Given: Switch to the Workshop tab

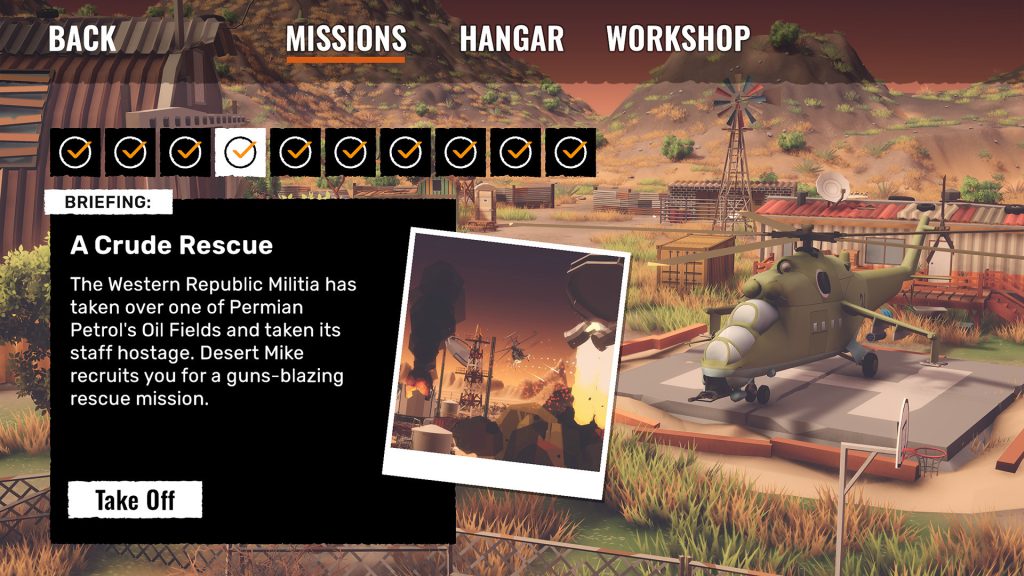Looking at the screenshot, I should pyautogui.click(x=678, y=39).
